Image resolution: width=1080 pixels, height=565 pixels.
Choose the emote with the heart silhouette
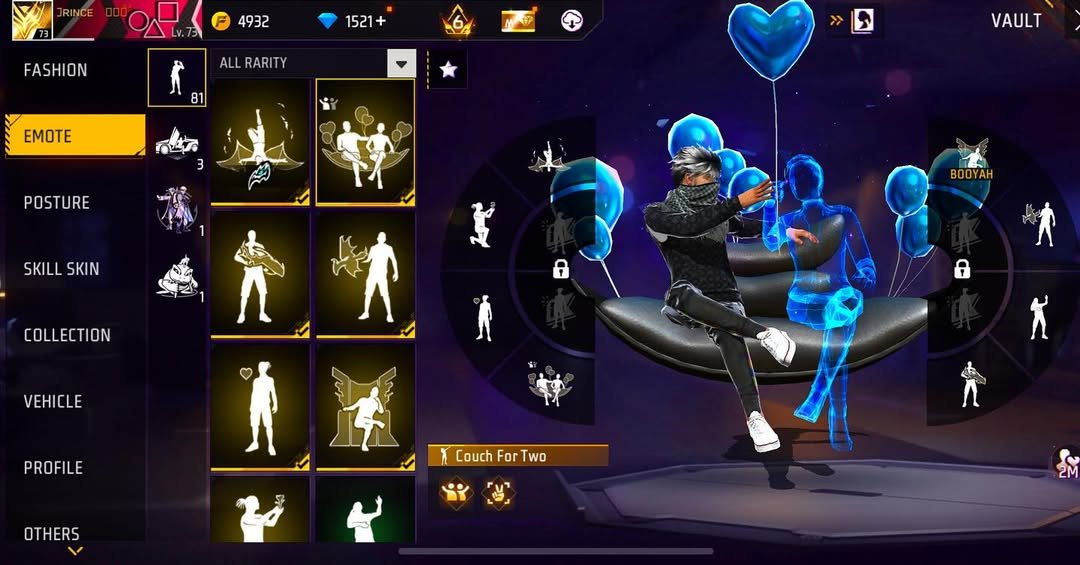[260, 407]
